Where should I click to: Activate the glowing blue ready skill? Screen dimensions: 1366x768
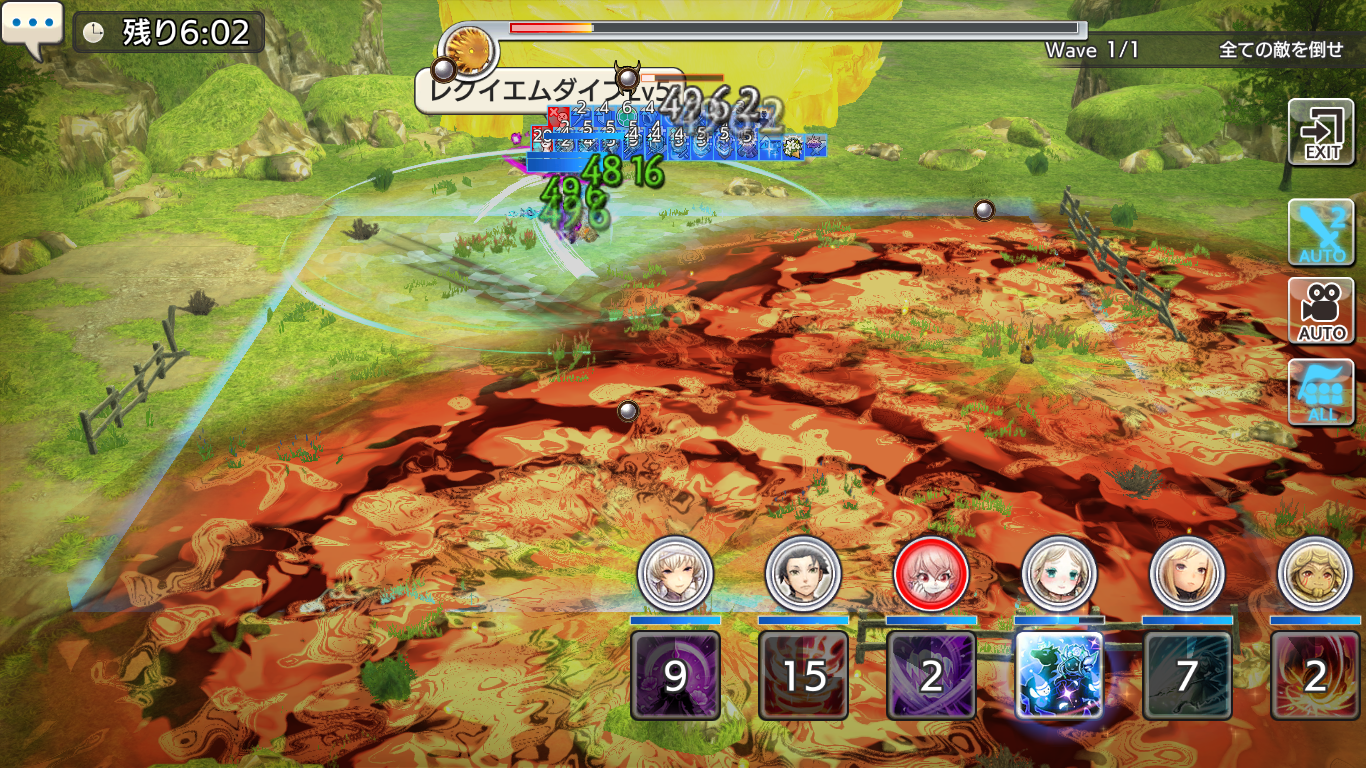click(x=1059, y=675)
